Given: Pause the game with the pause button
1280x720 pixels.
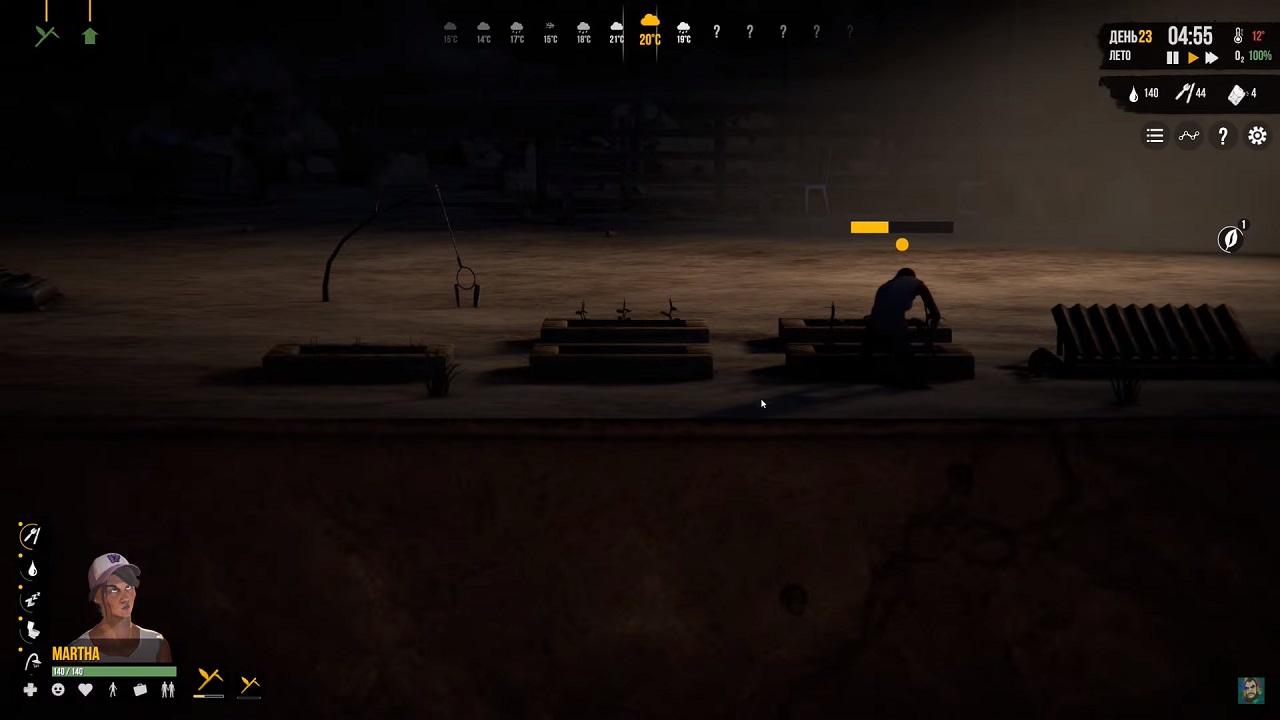Looking at the screenshot, I should click(1172, 57).
